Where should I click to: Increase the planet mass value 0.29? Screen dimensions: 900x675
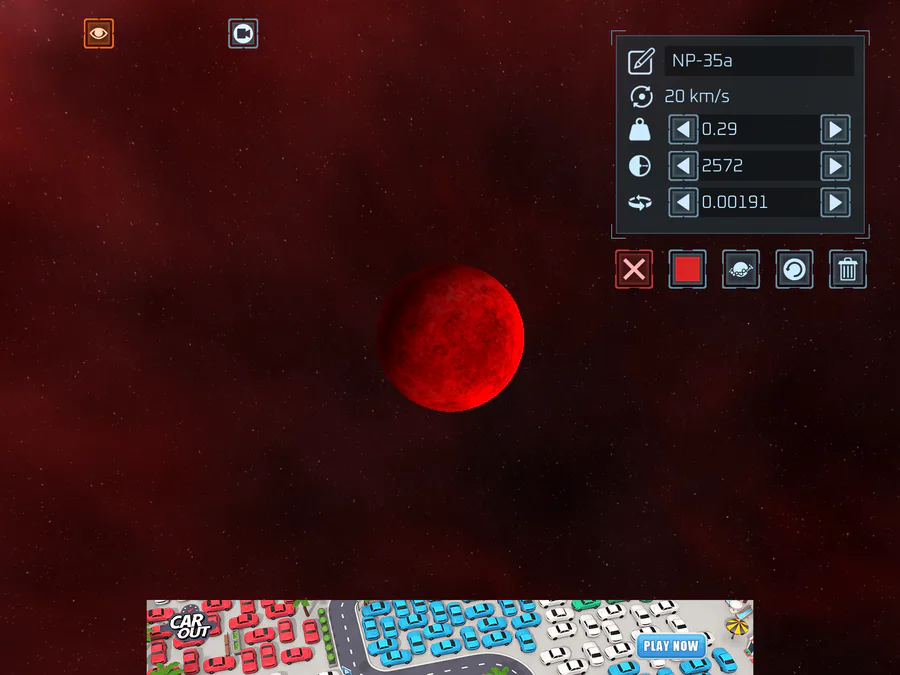coord(835,129)
